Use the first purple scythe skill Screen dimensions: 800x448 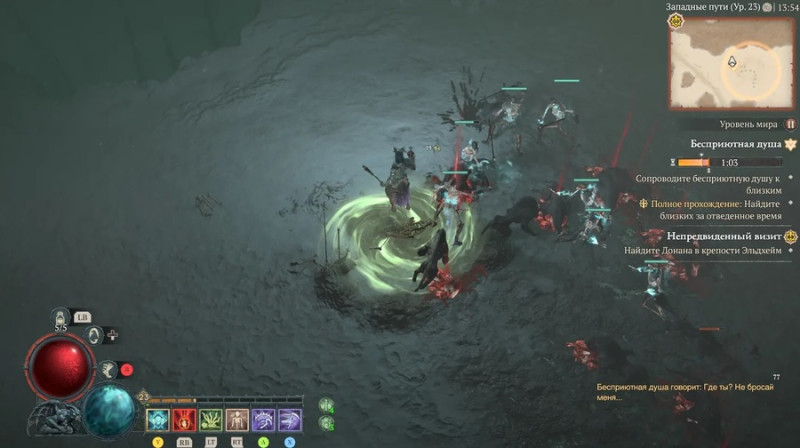(x=263, y=420)
